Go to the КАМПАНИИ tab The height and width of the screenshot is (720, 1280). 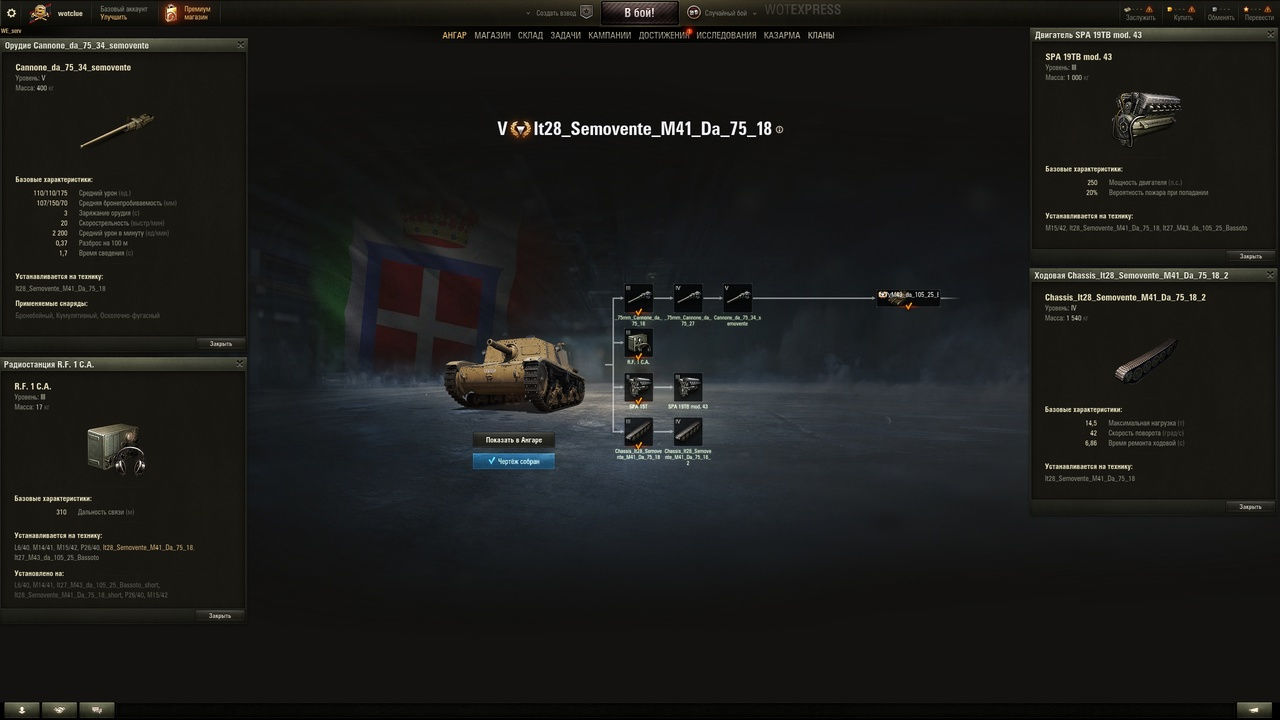(609, 35)
